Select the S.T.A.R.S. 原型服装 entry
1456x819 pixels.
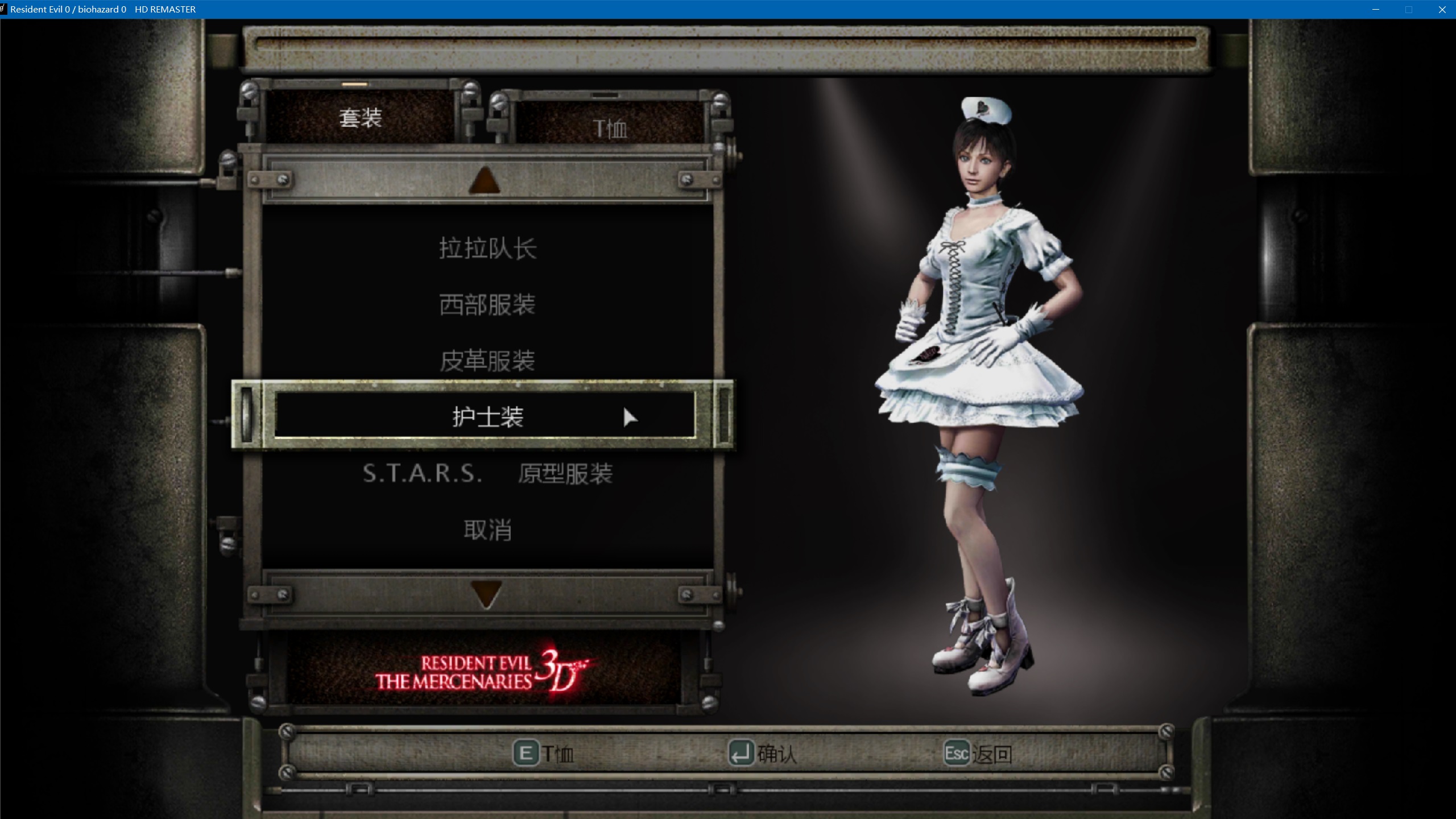(487, 473)
